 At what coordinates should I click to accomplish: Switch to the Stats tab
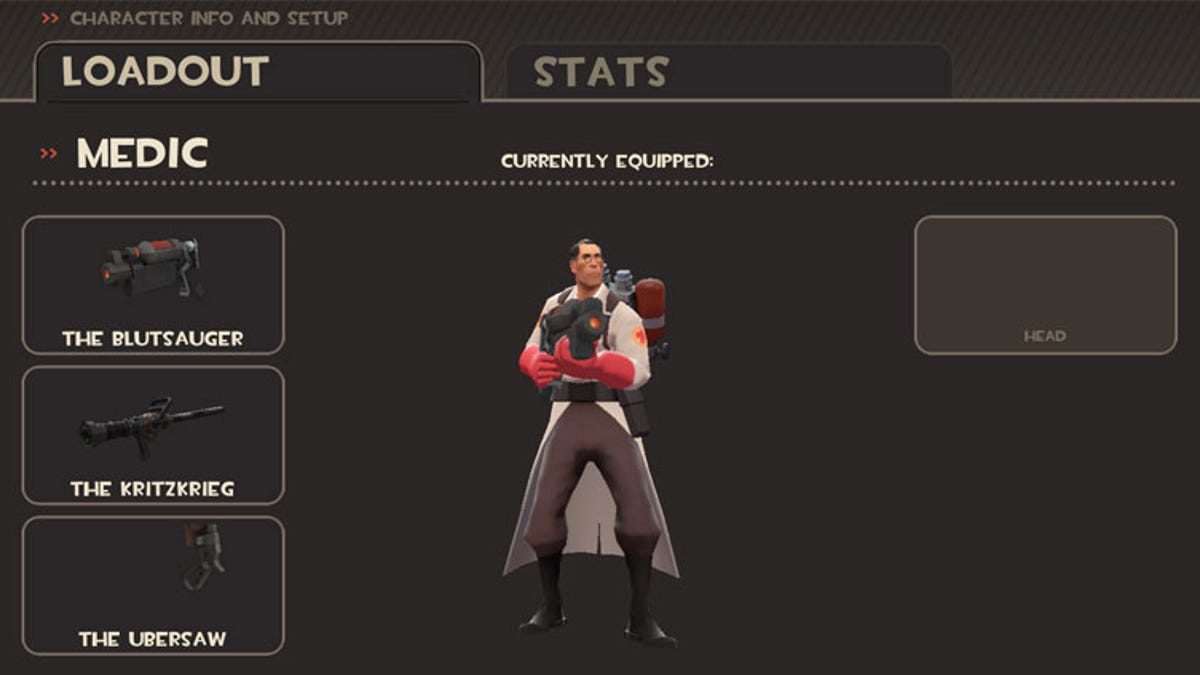728,71
